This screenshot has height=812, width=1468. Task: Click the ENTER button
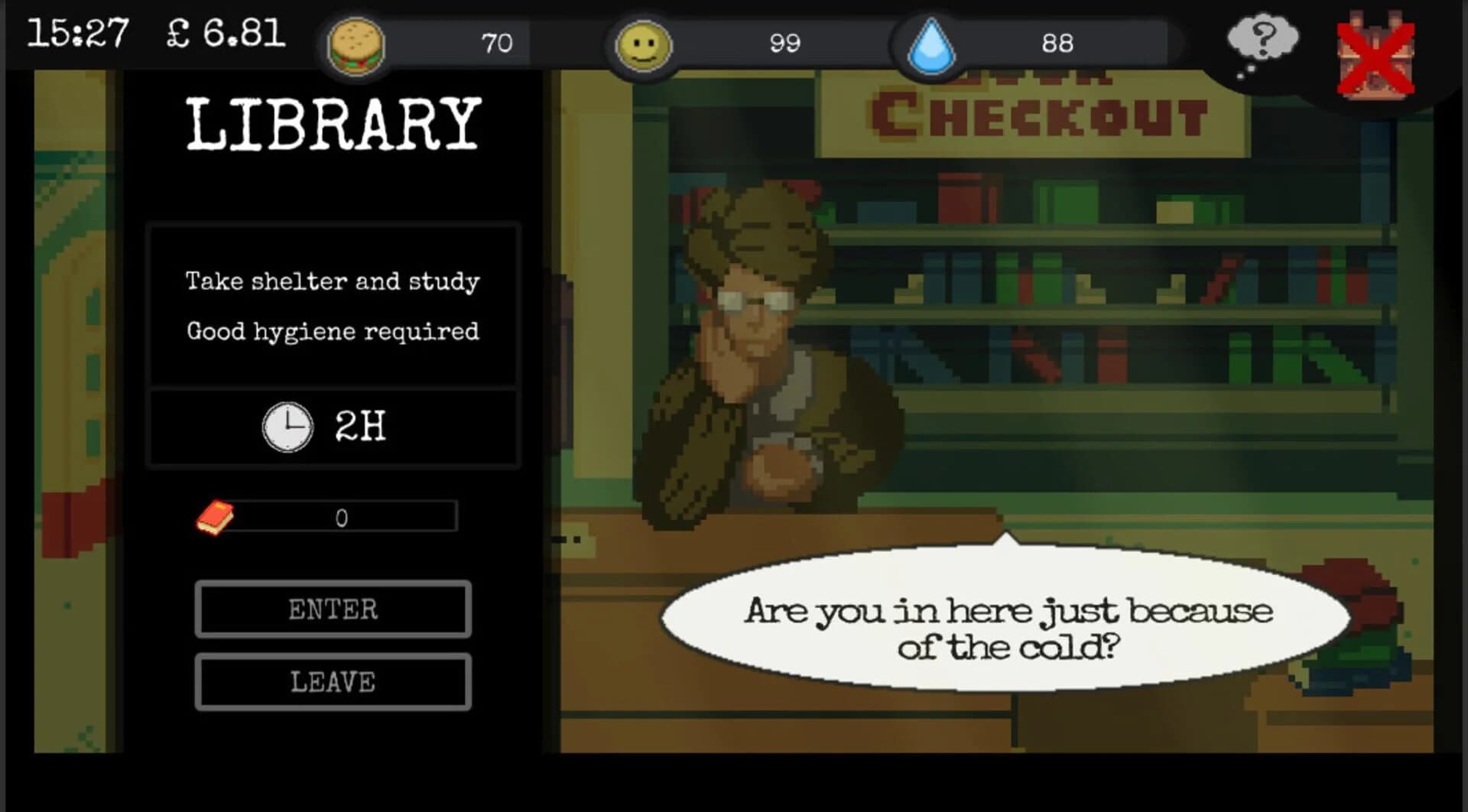pyautogui.click(x=333, y=609)
